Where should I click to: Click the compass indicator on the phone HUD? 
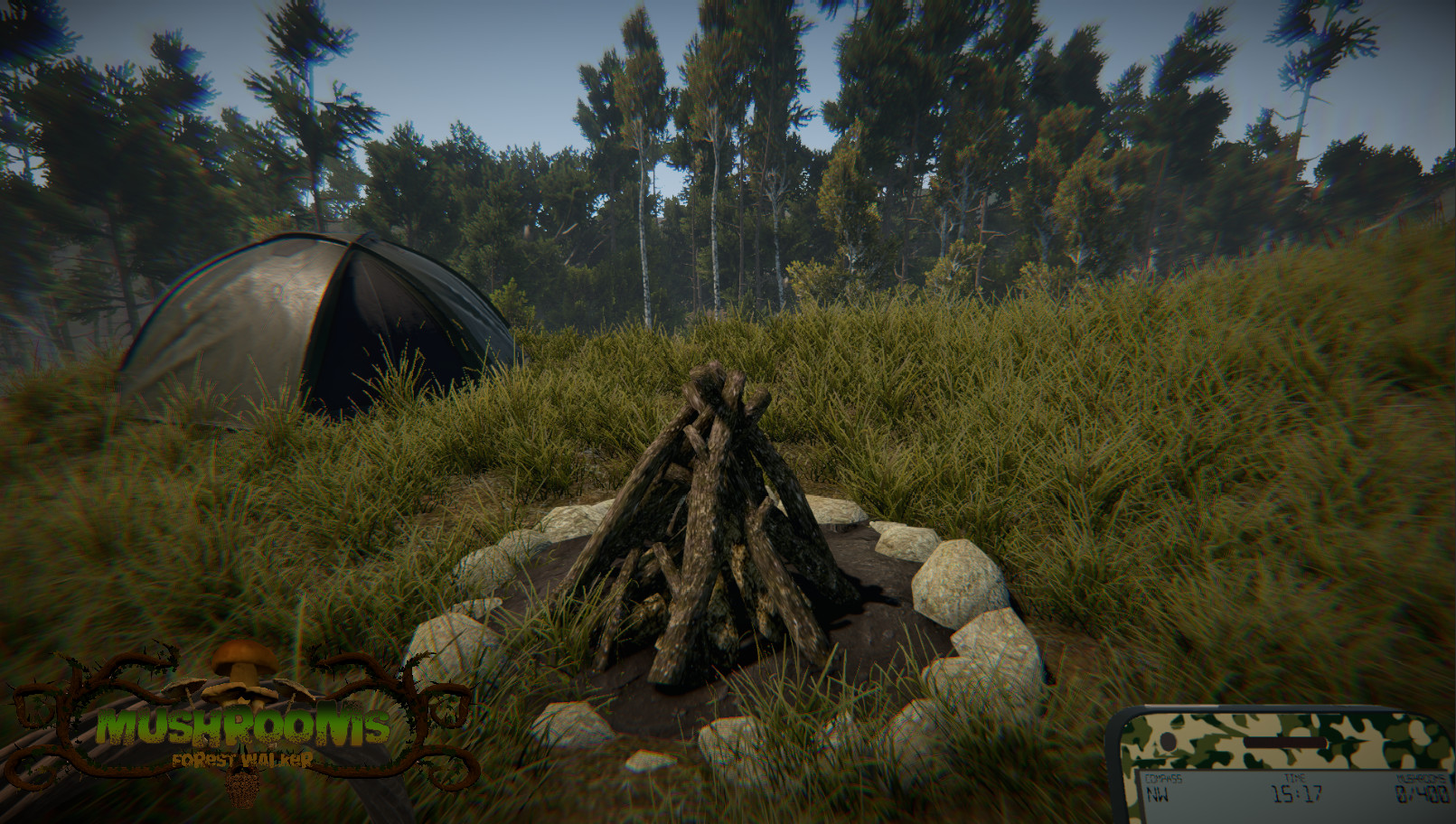pos(1164,776)
